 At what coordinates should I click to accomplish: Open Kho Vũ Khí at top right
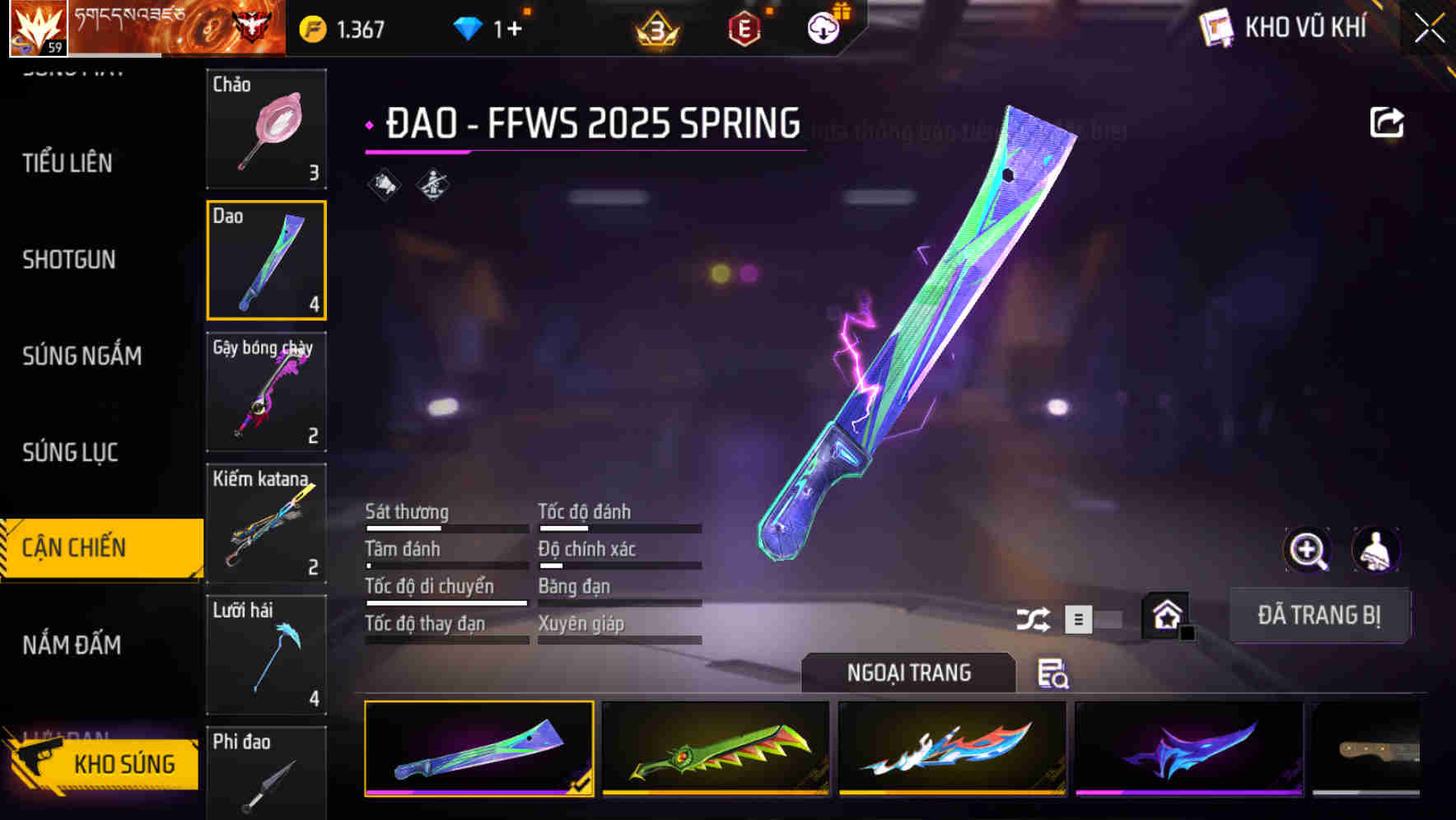1285,26
